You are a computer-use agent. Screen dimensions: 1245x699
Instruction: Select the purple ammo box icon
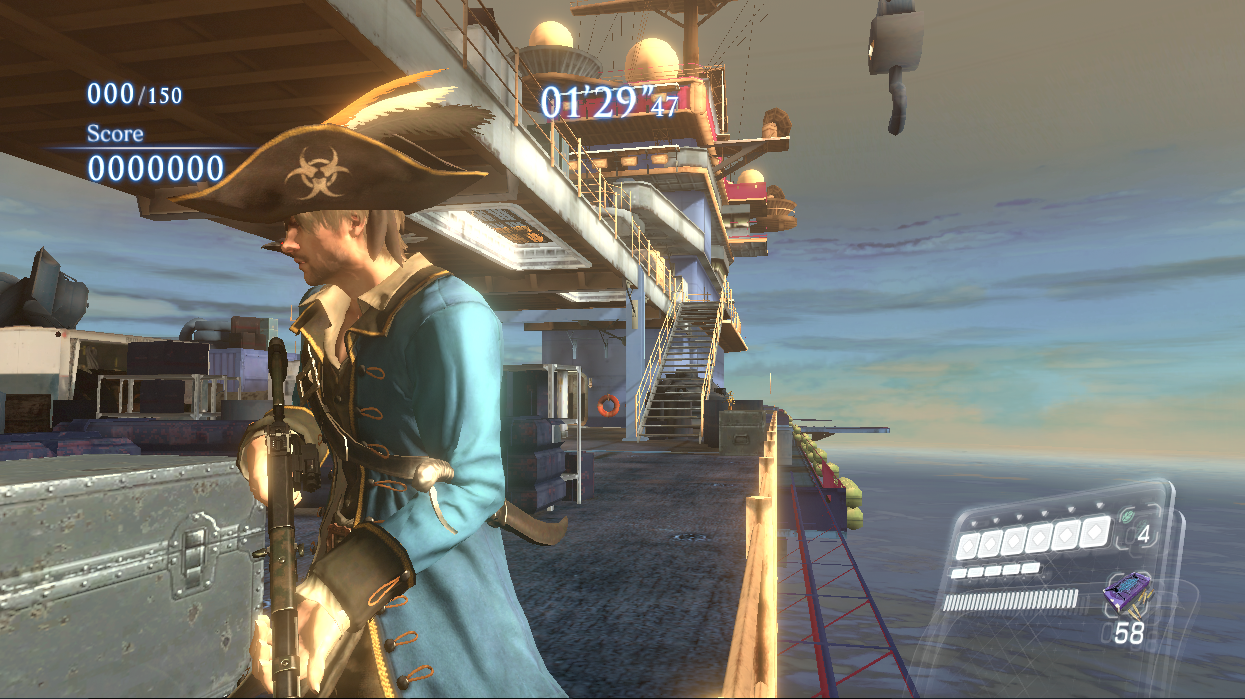click(1125, 595)
